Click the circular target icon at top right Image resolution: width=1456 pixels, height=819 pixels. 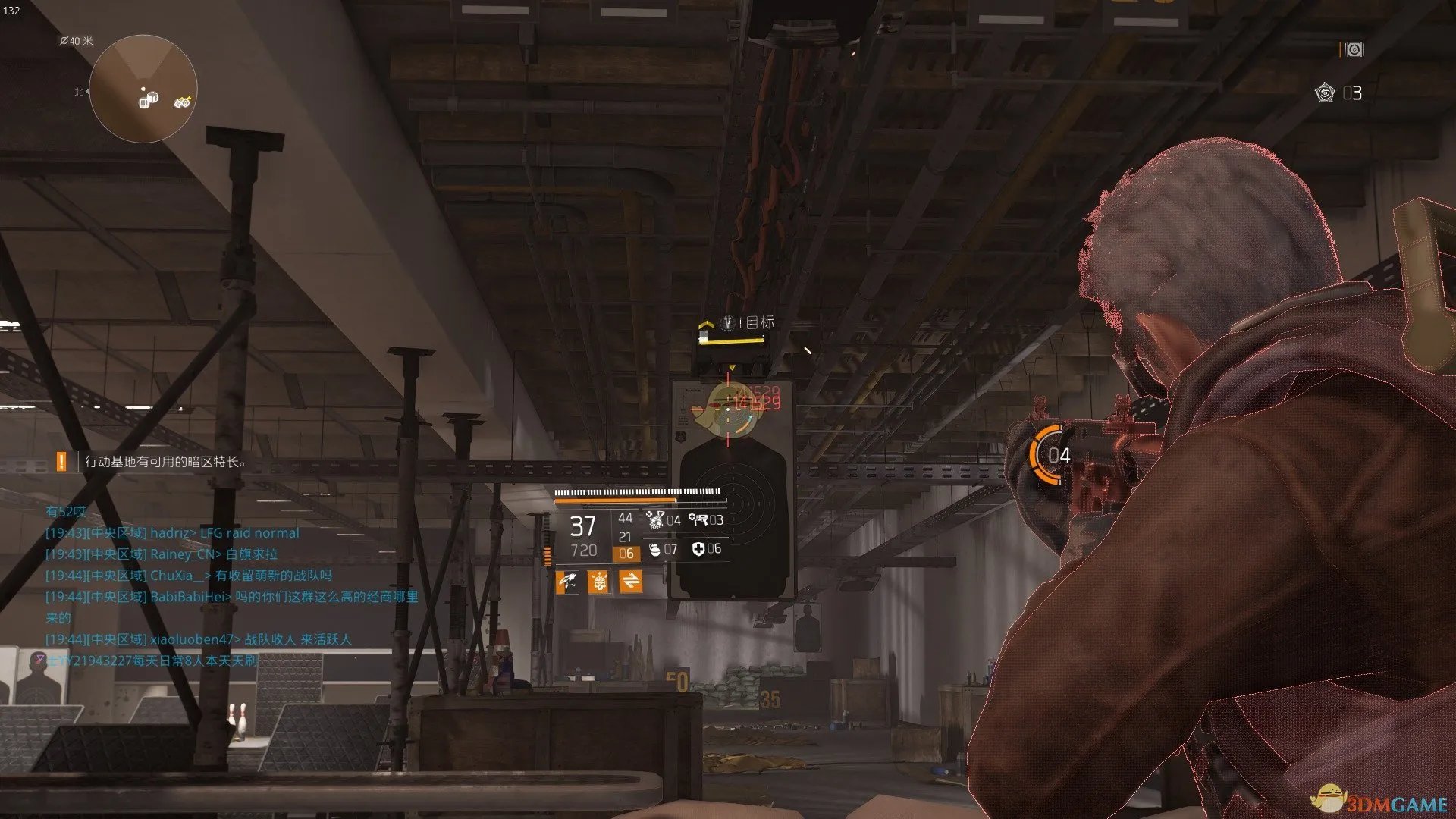tap(1354, 49)
